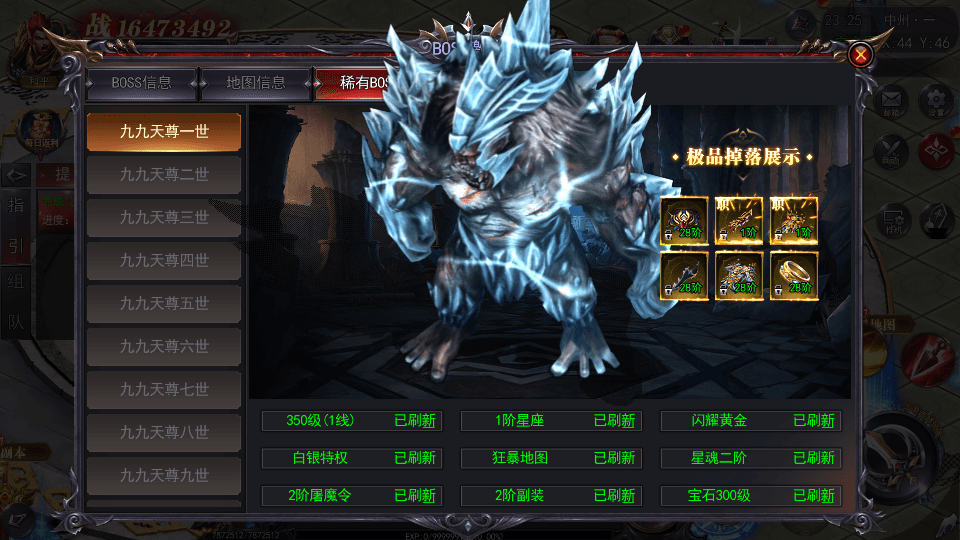This screenshot has width=960, height=540.
Task: Close the BOSS panel with red X
Action: point(859,55)
